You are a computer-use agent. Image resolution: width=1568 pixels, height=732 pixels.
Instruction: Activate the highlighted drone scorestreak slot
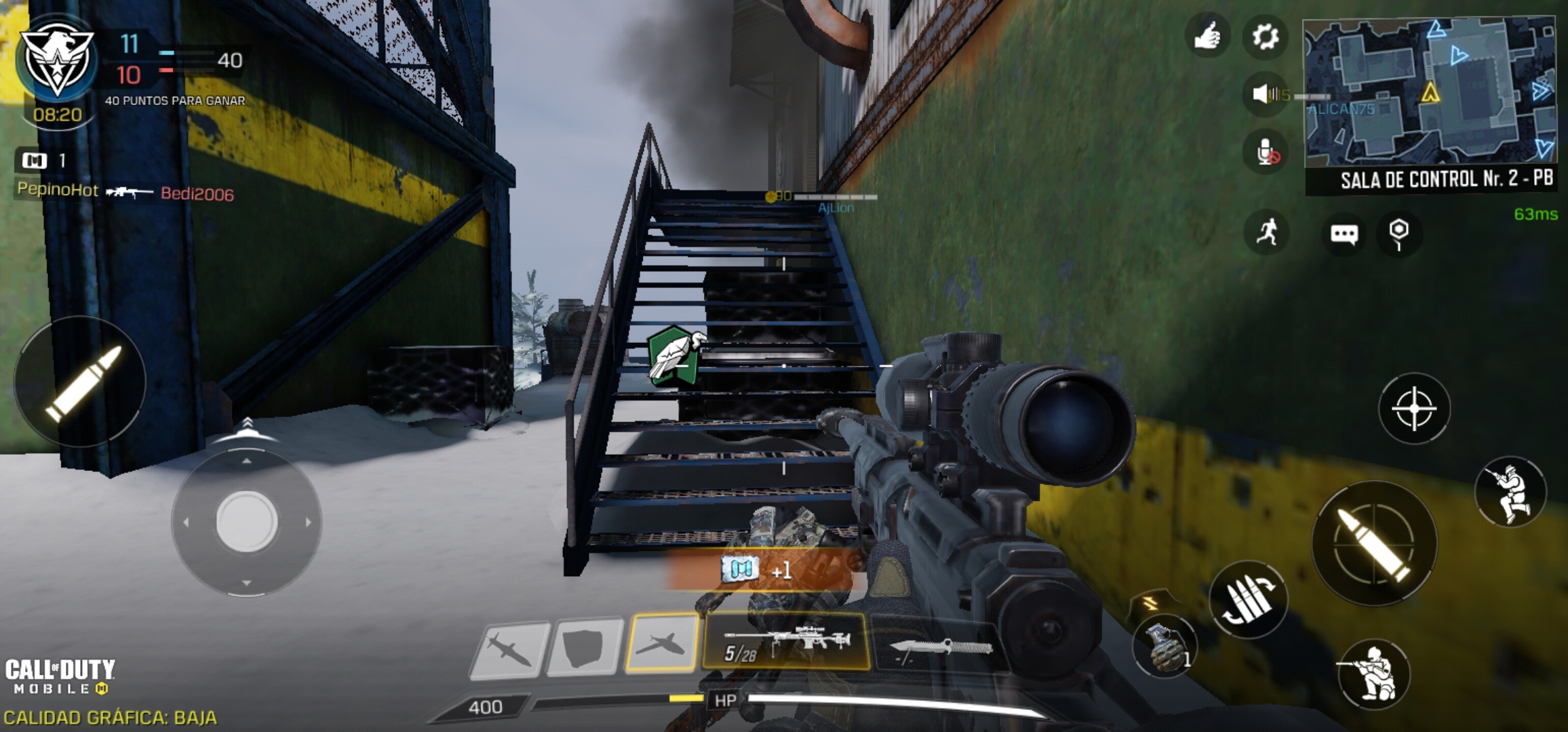coord(662,643)
